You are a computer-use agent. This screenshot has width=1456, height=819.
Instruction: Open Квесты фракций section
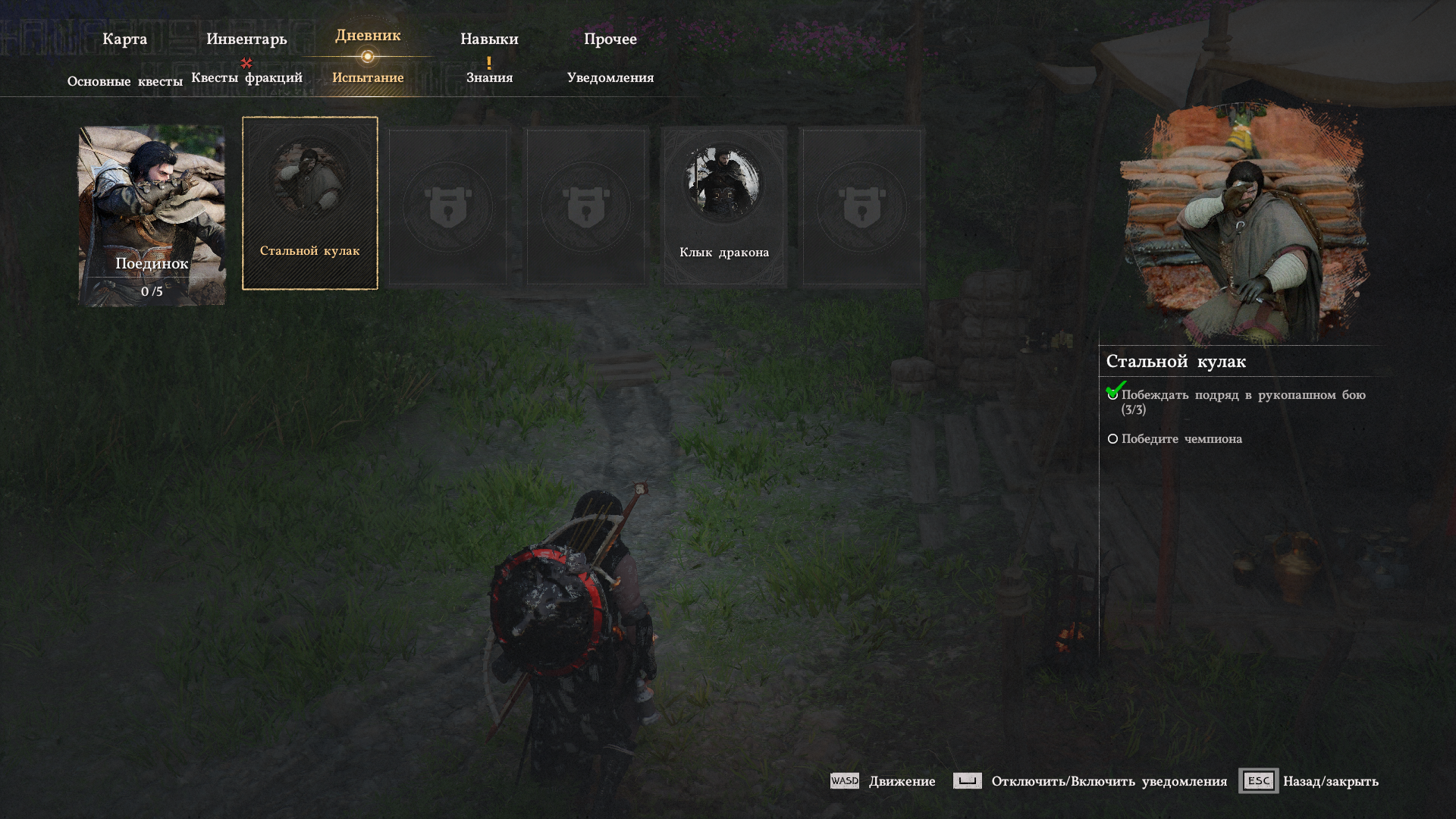tap(246, 77)
